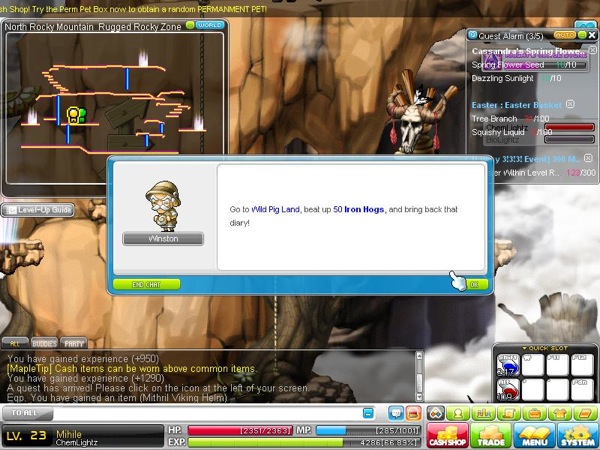Switch chat to the Party tab

coord(74,341)
